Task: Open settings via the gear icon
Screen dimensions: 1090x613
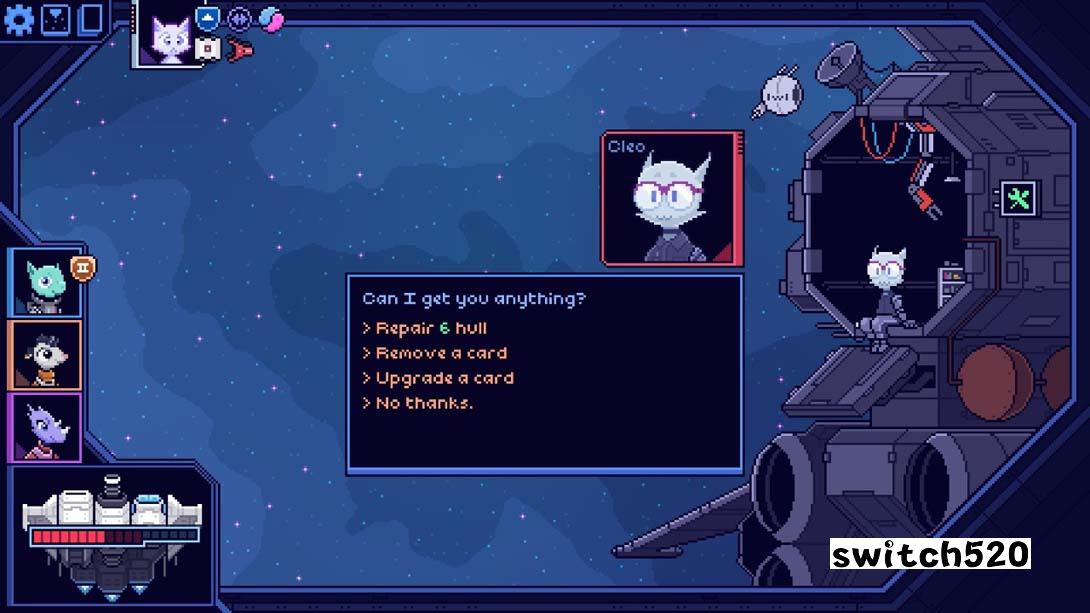Action: pyautogui.click(x=19, y=18)
